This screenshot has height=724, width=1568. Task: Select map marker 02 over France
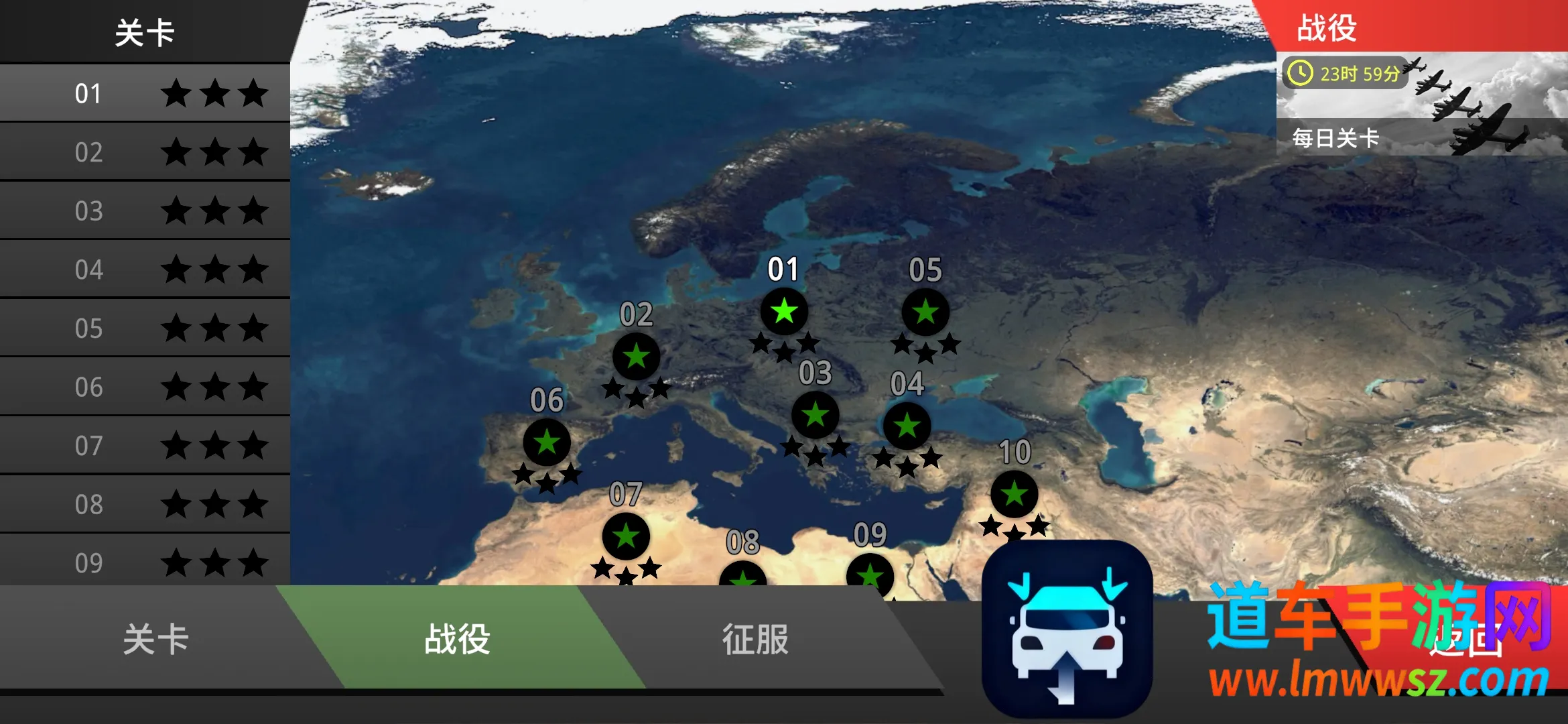coord(637,356)
